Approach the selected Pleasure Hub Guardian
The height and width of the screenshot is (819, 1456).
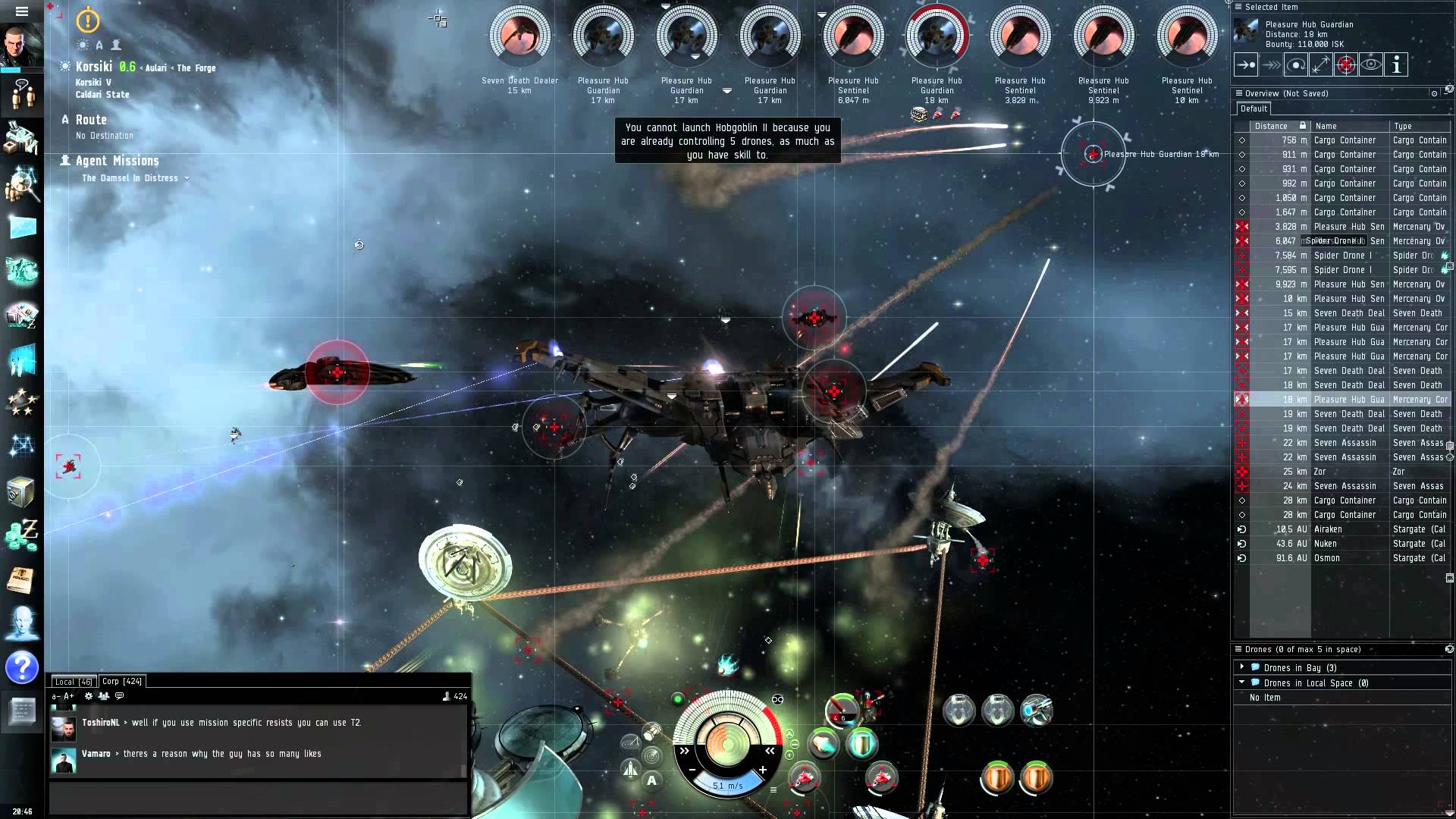[x=1246, y=65]
